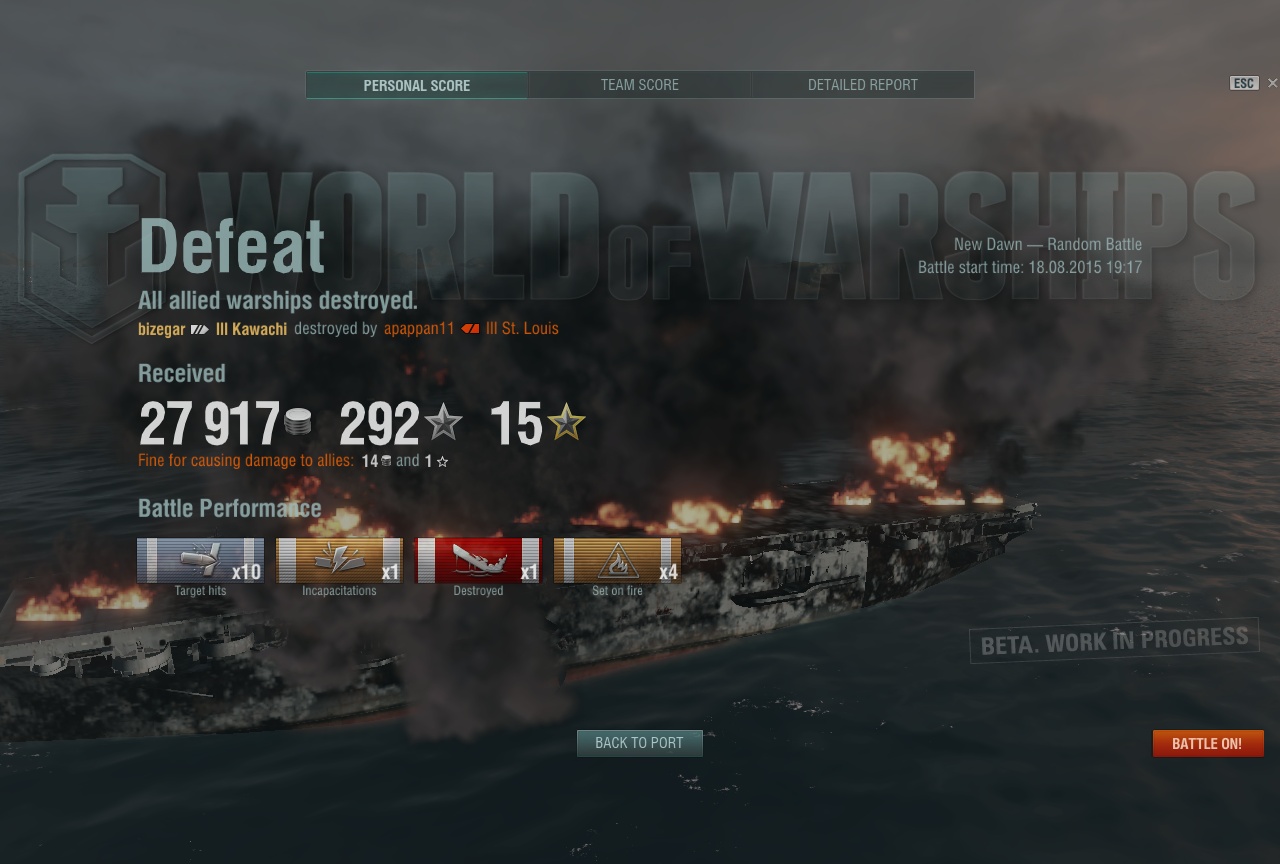
Task: Close the results screen with the X
Action: [x=1272, y=83]
